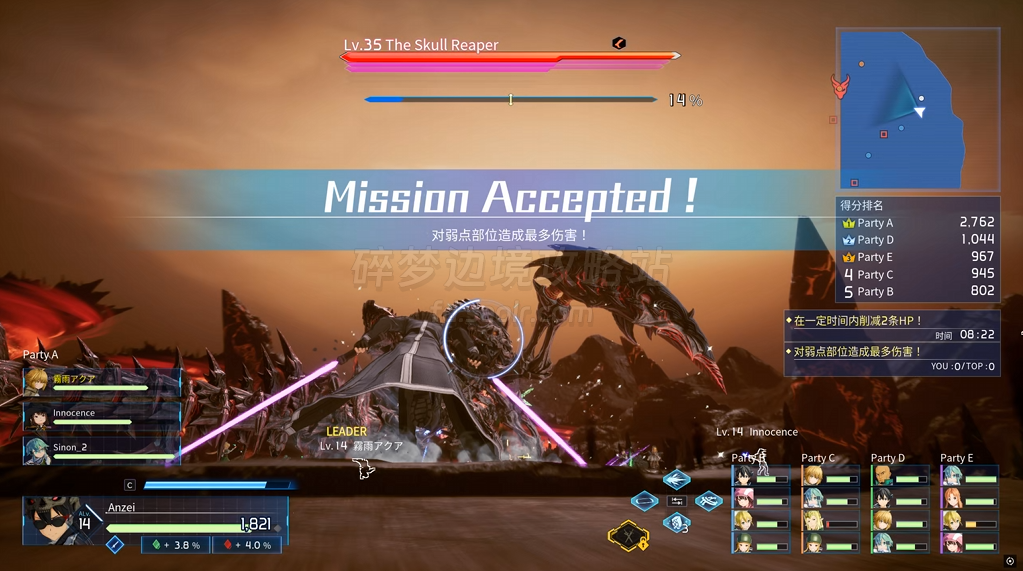The width and height of the screenshot is (1023, 571).
Task: Open the raid minimap
Action: point(917,109)
